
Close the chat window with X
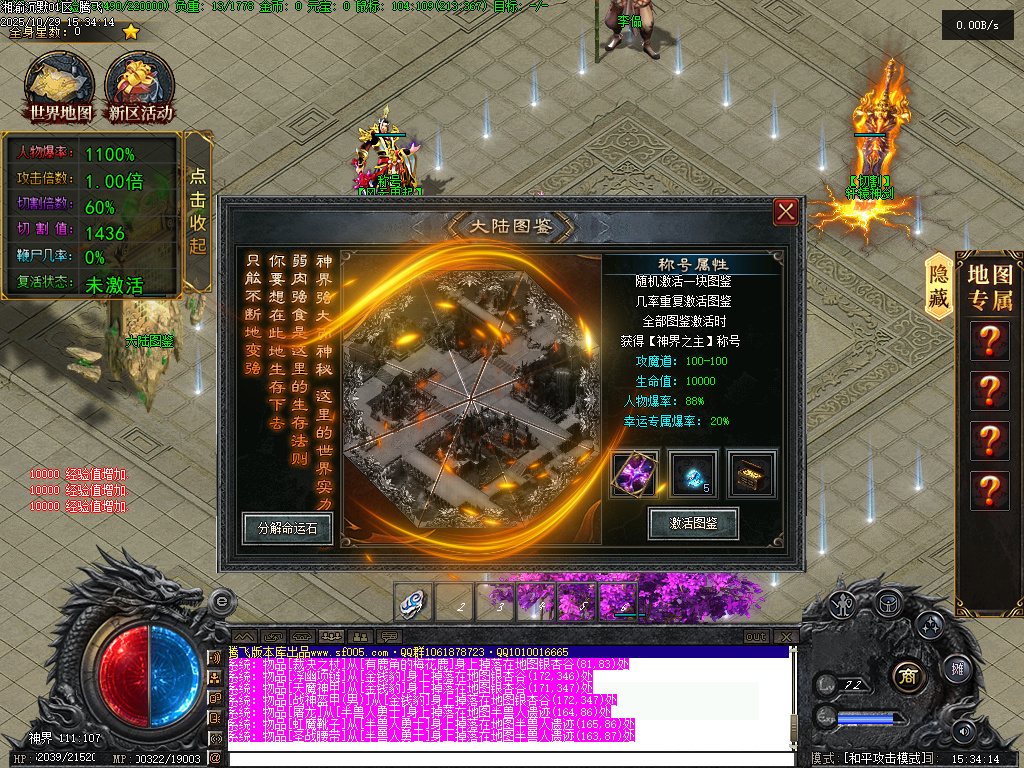click(x=788, y=637)
